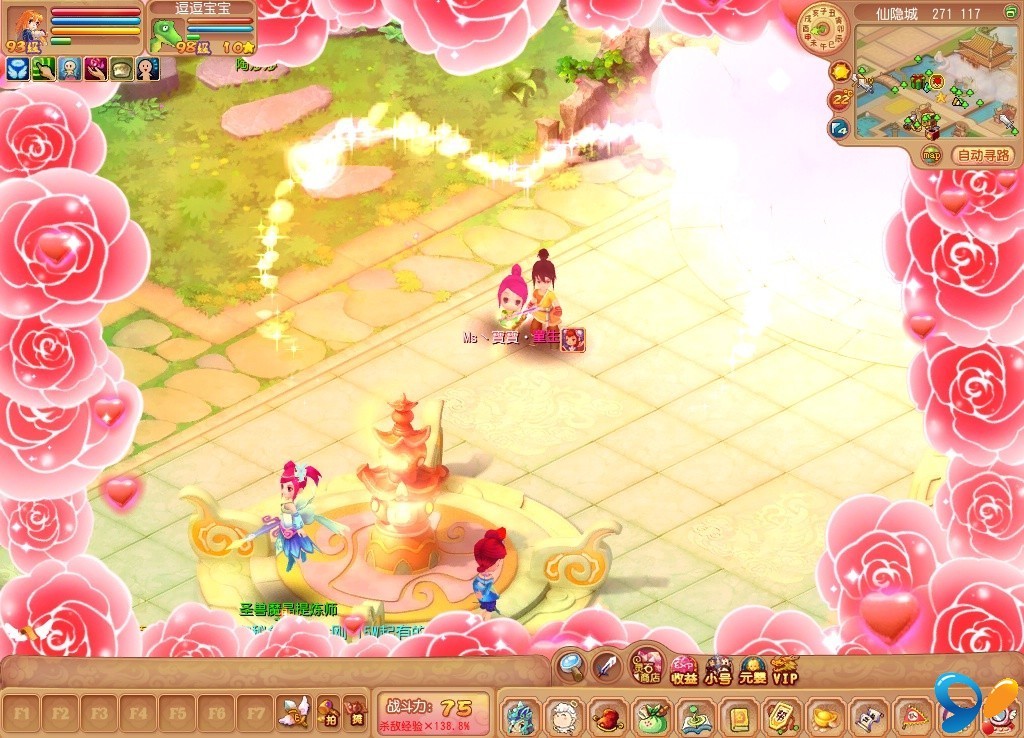This screenshot has height=738, width=1024.
Task: Click the 自动寻路 auto-pathfinding button
Action: point(985,155)
